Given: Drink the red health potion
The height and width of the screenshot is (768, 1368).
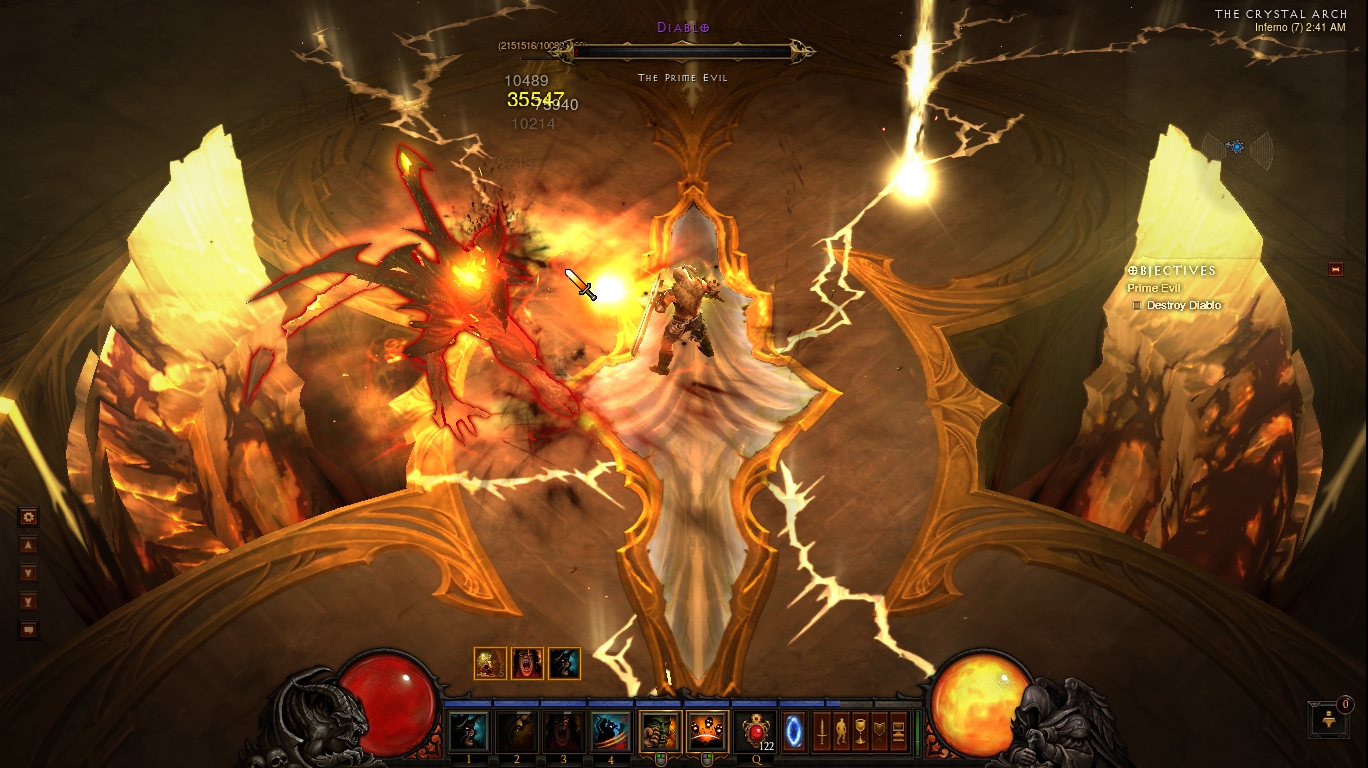Looking at the screenshot, I should tap(755, 731).
